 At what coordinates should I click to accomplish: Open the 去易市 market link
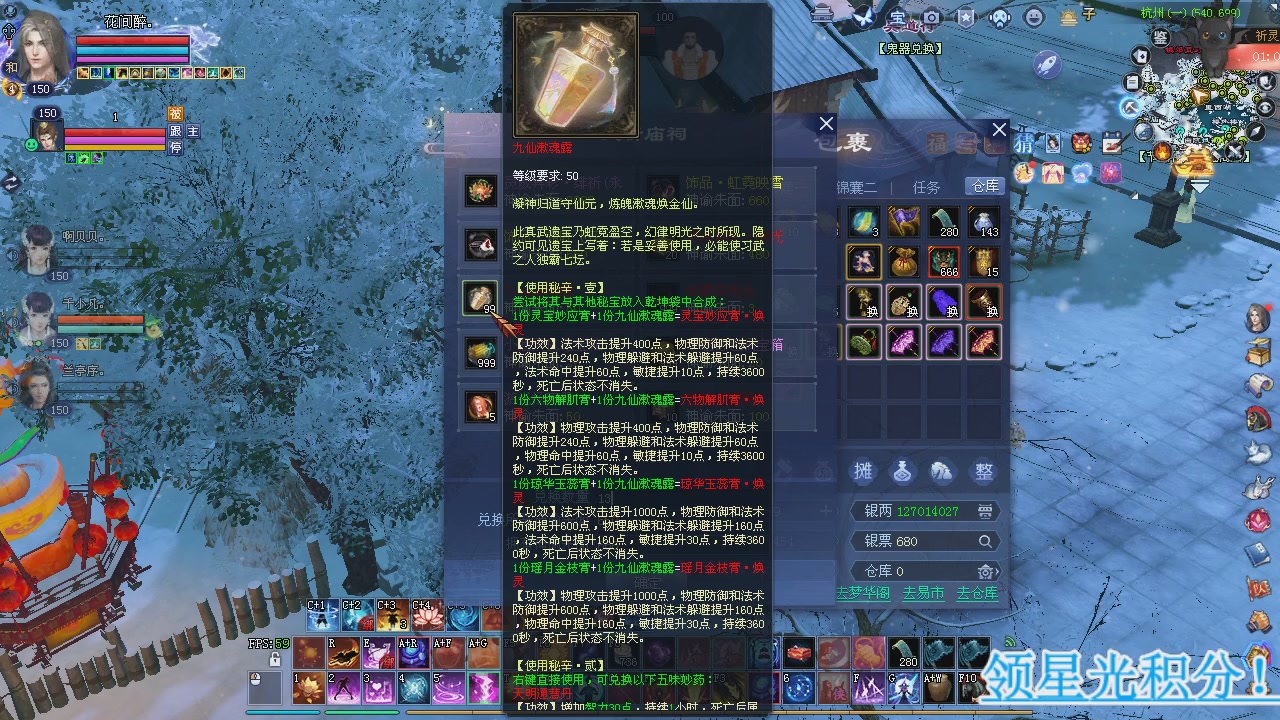(x=924, y=593)
